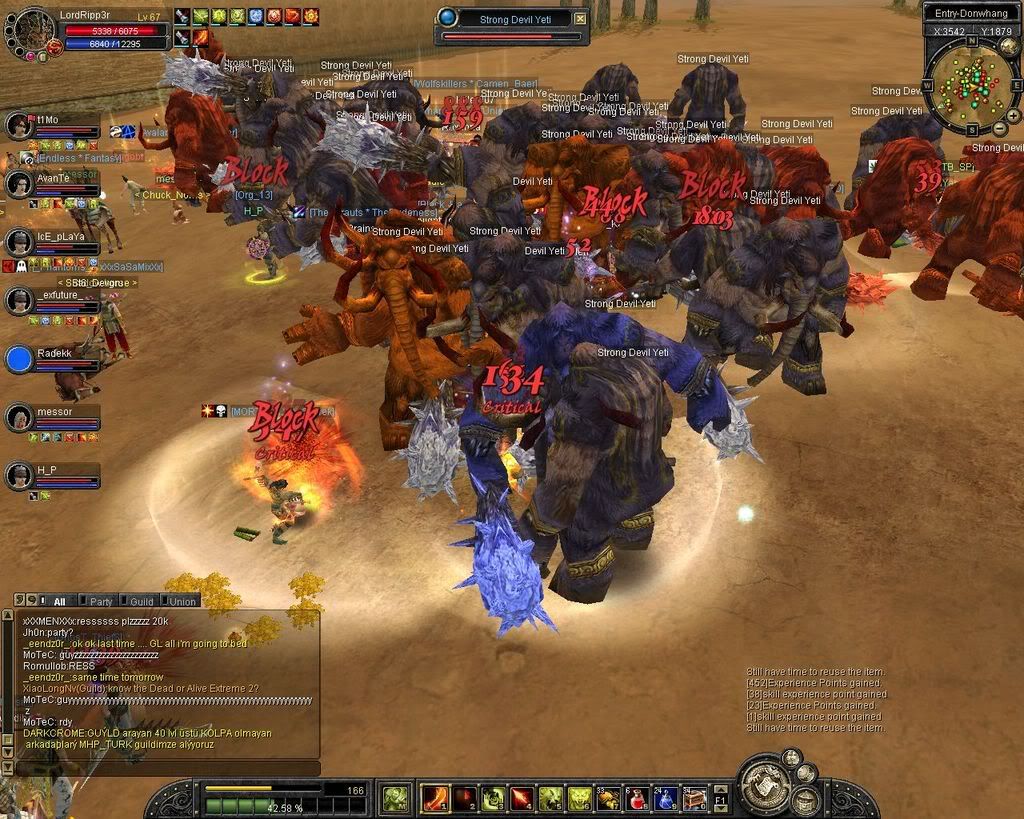Select party member AvanTe's portrait
Viewport: 1024px width, 819px height.
(x=19, y=184)
